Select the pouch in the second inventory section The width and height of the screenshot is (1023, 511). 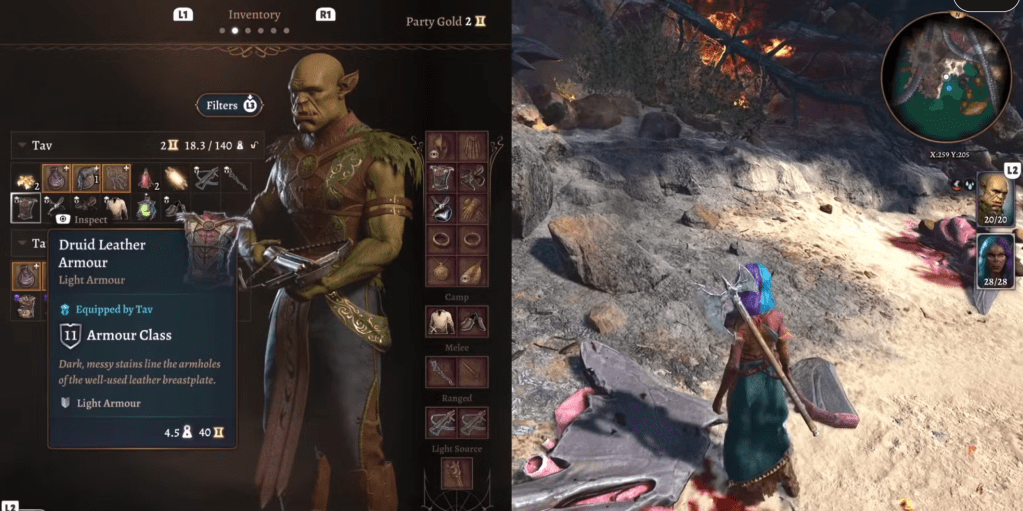(x=26, y=275)
